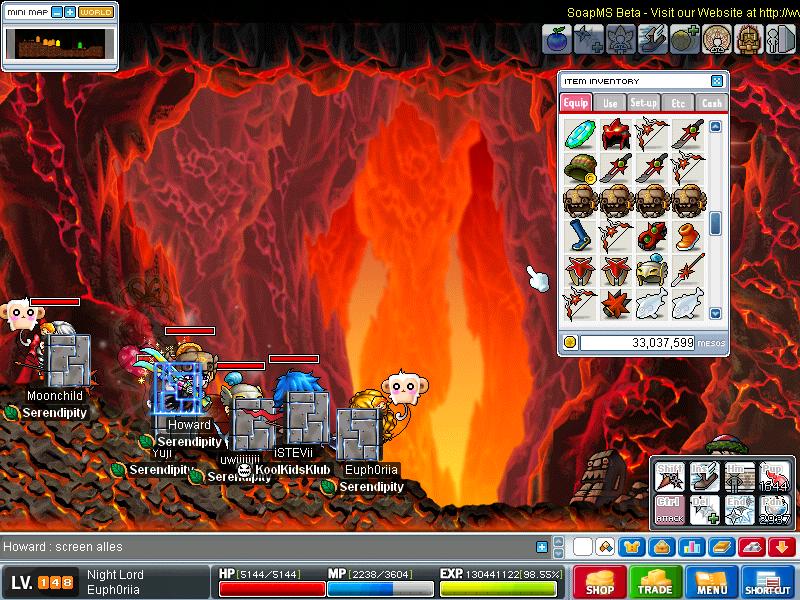Image resolution: width=800 pixels, height=600 pixels.
Task: Open the blue MENU button
Action: pyautogui.click(x=712, y=582)
